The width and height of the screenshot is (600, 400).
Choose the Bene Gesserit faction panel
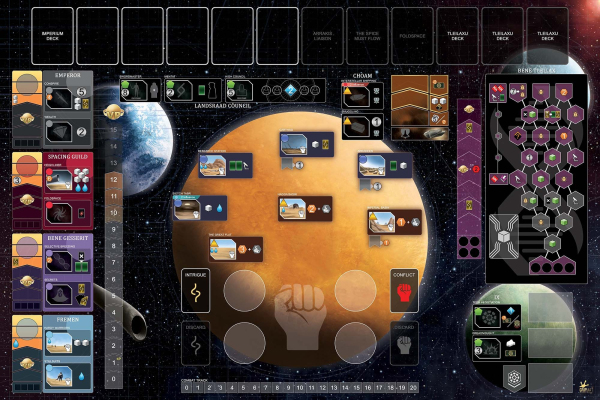point(53,269)
